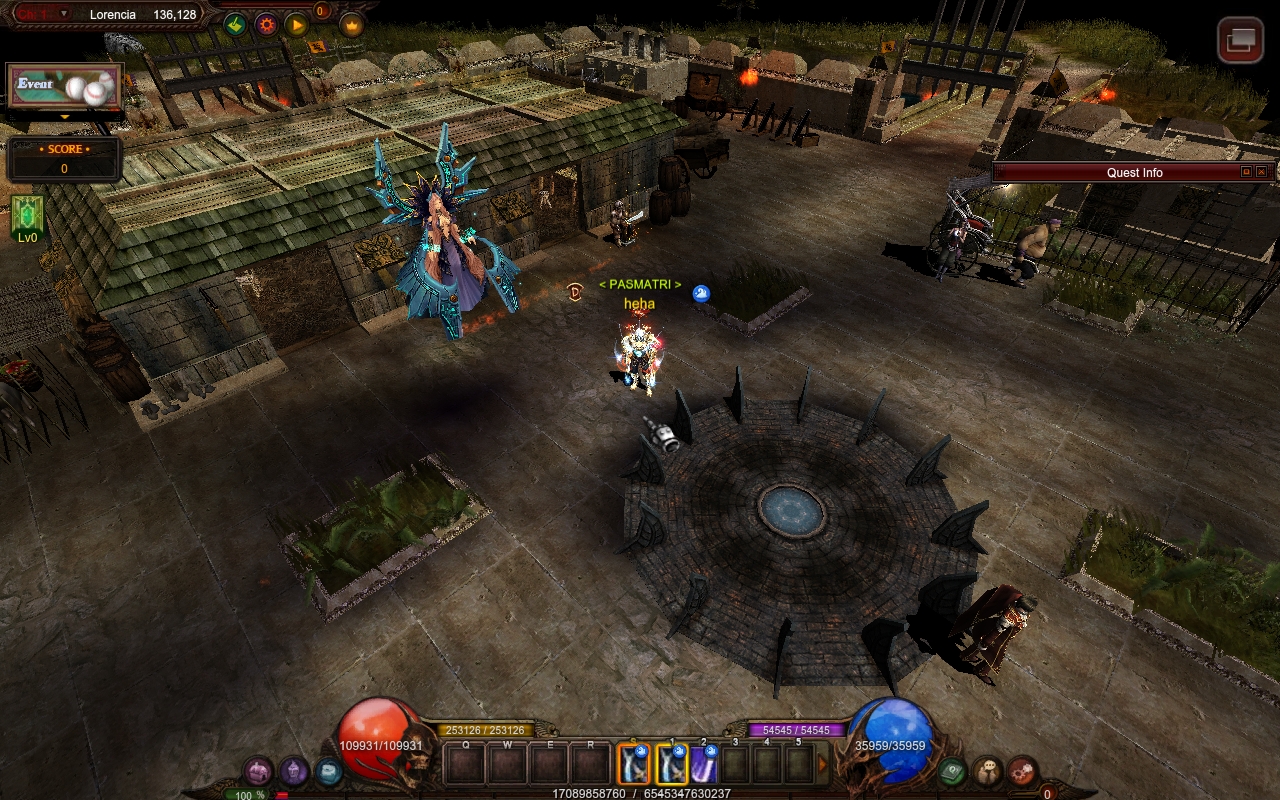
Task: Open the channel dropdown arrow
Action: pos(64,14)
